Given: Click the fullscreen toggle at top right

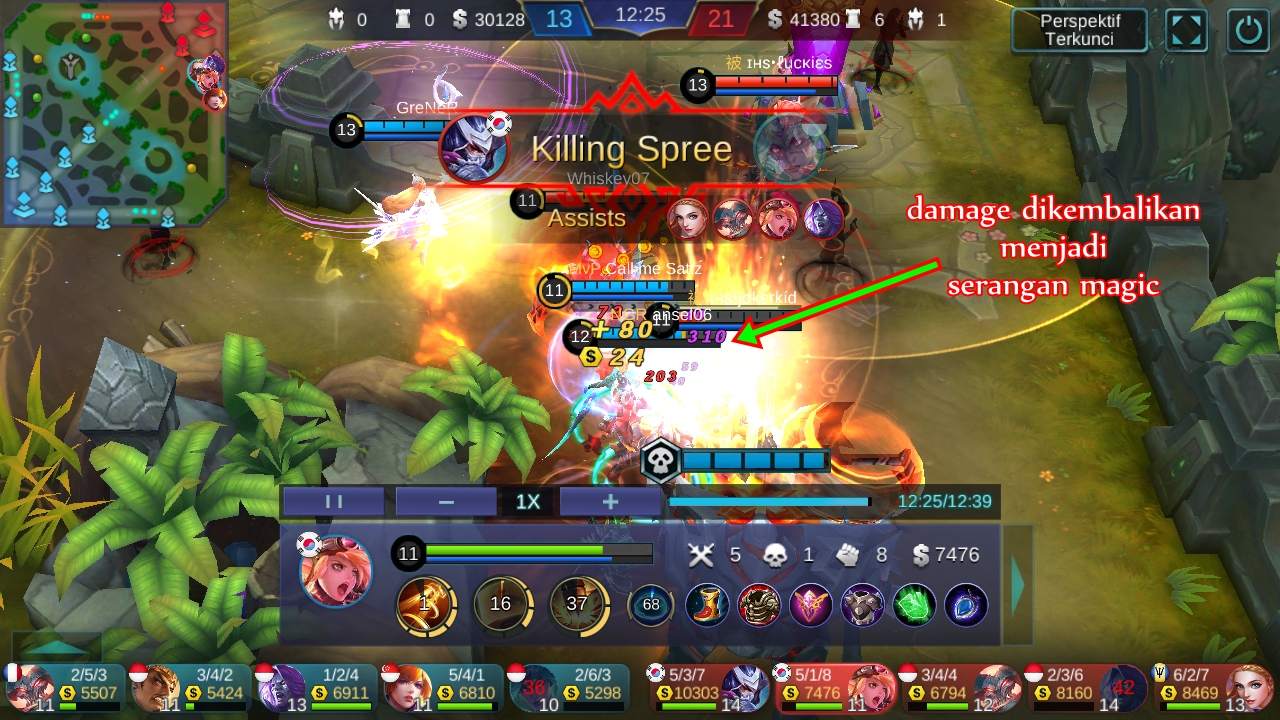Looking at the screenshot, I should (x=1186, y=30).
